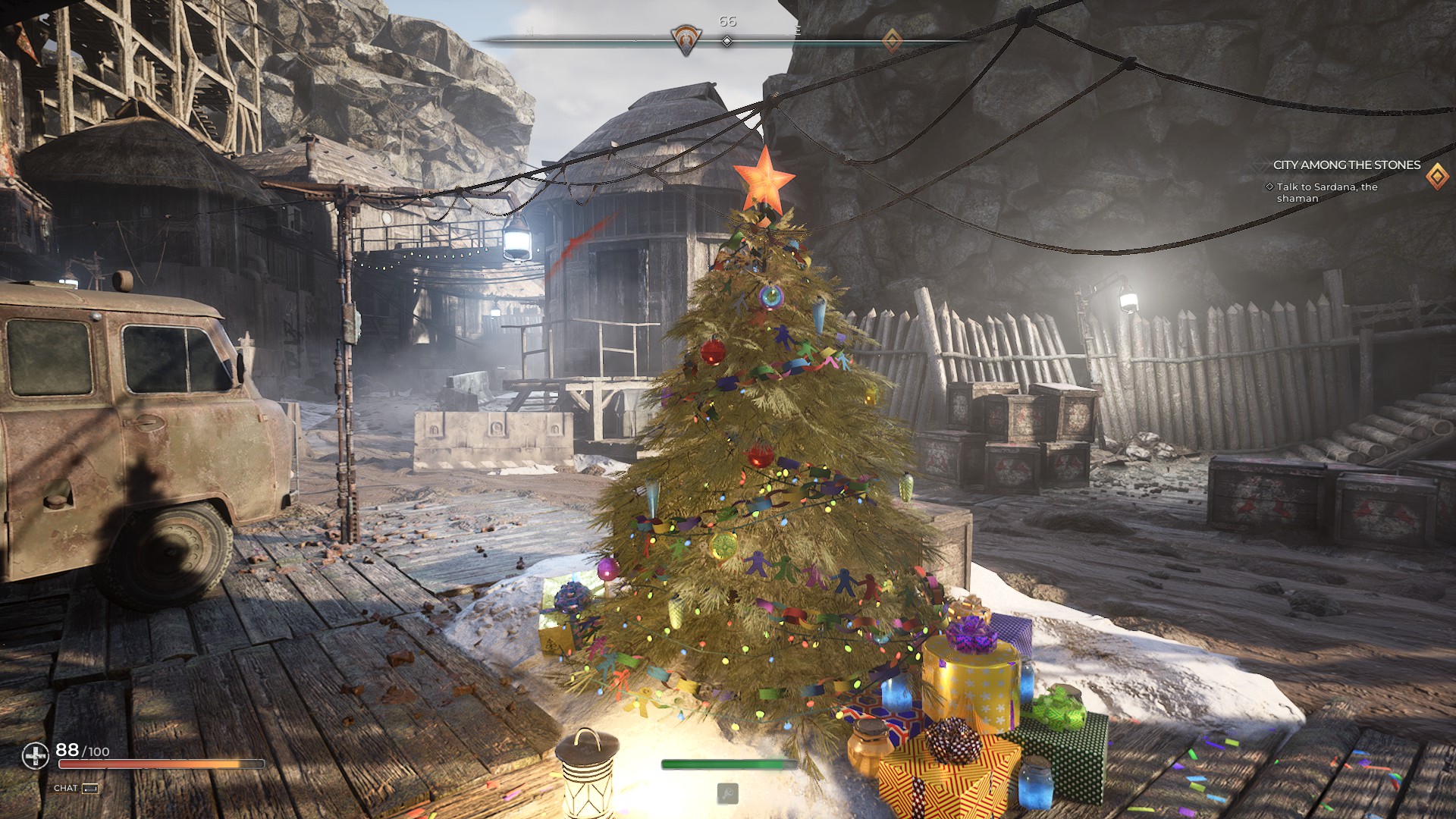Click the orange quest diamond beside the objective

pyautogui.click(x=1436, y=177)
